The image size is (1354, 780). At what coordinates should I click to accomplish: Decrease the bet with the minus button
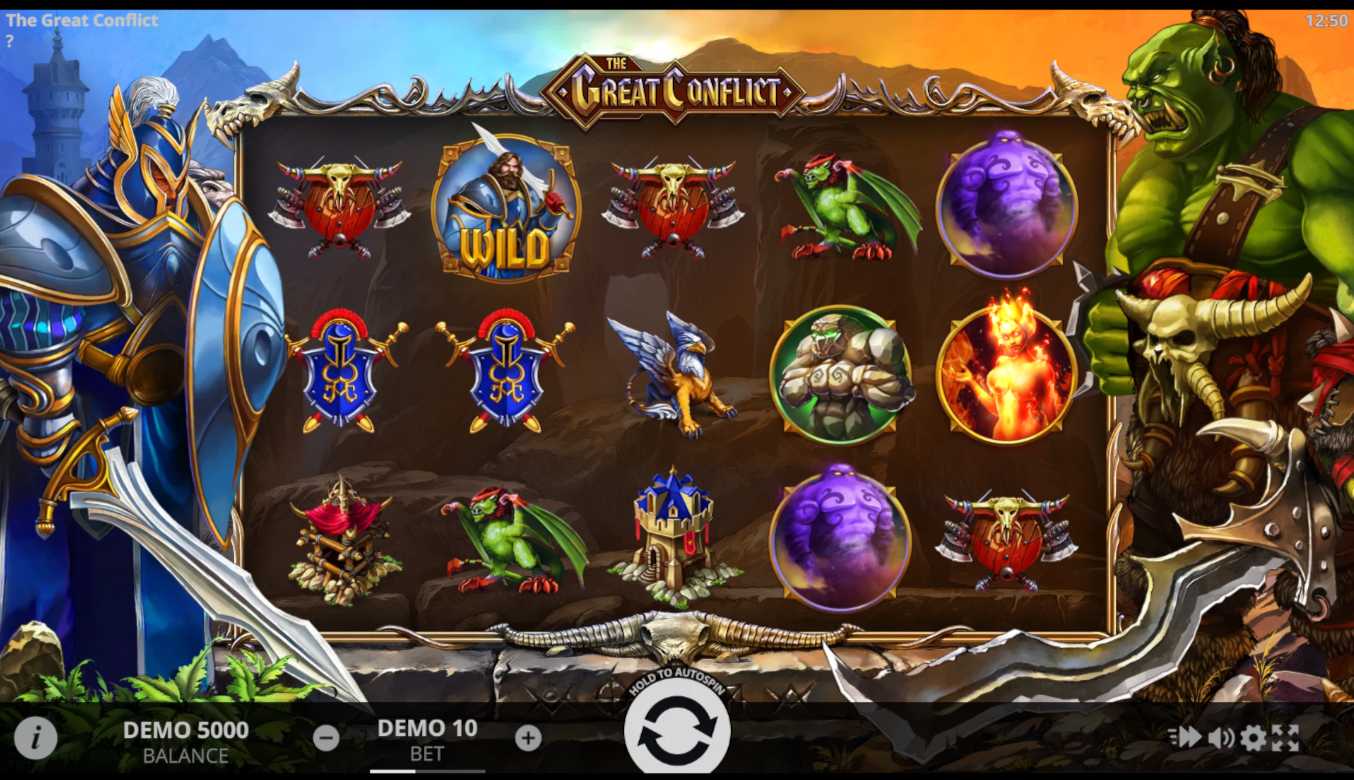click(x=326, y=738)
